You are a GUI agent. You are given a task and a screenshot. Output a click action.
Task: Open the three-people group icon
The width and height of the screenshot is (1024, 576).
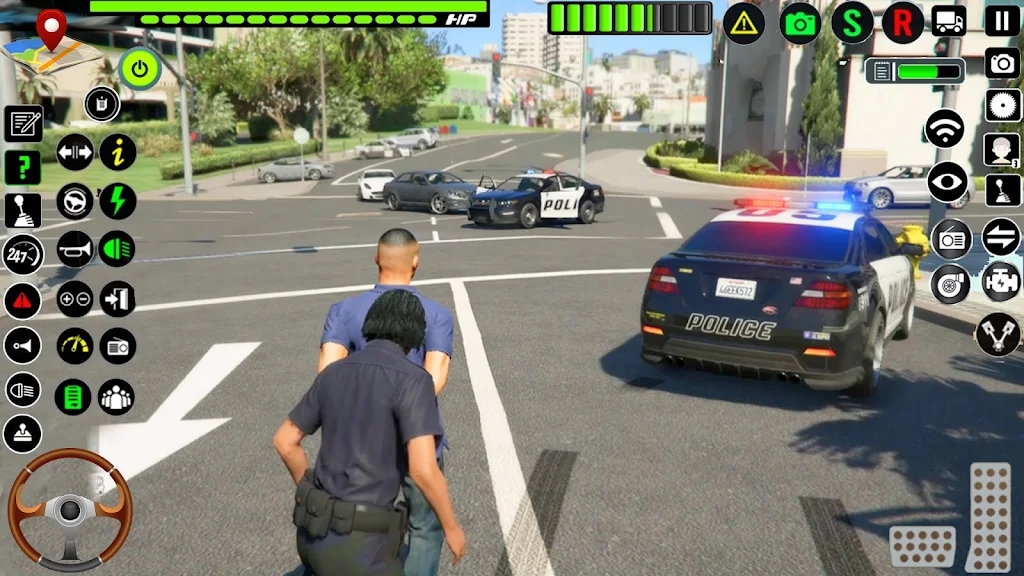point(117,396)
